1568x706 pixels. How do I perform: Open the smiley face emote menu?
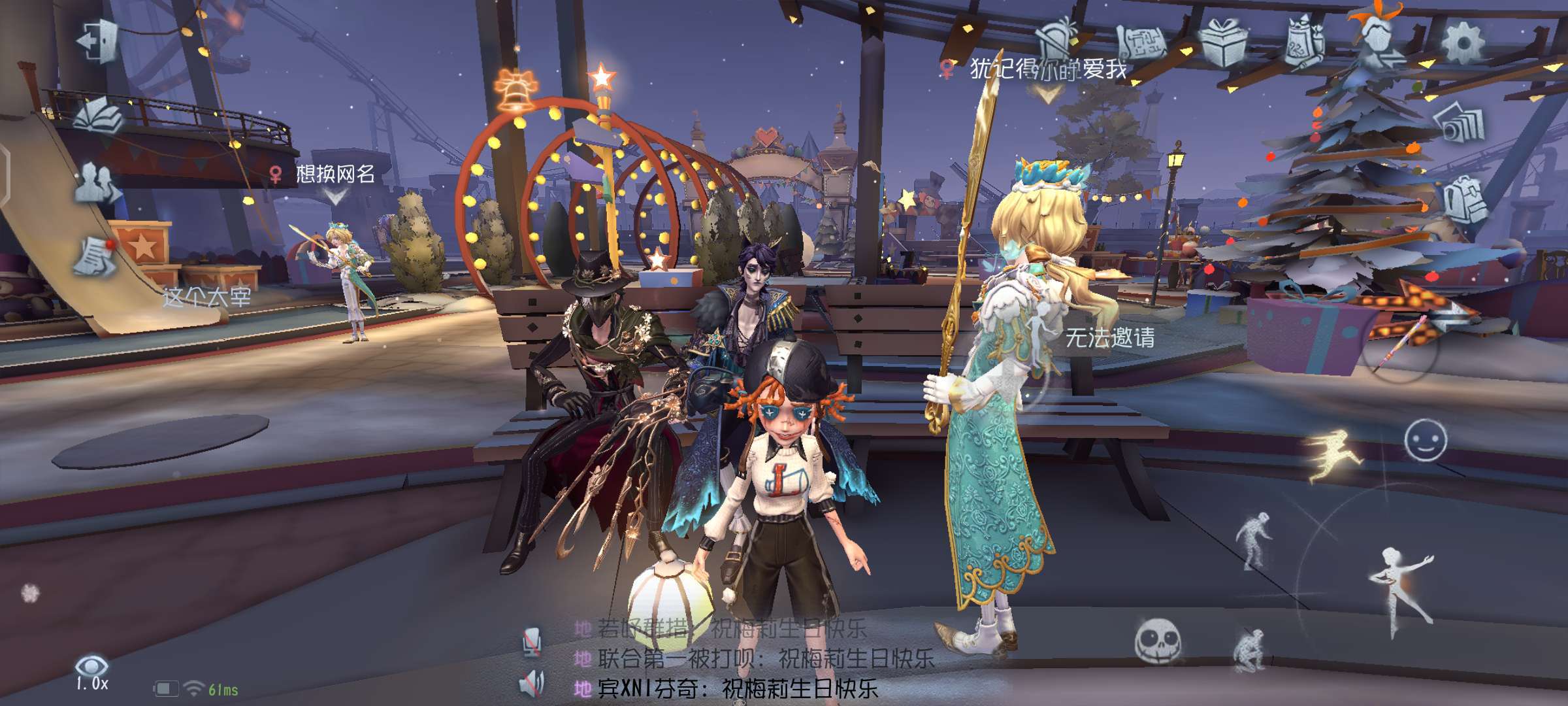tap(1425, 440)
